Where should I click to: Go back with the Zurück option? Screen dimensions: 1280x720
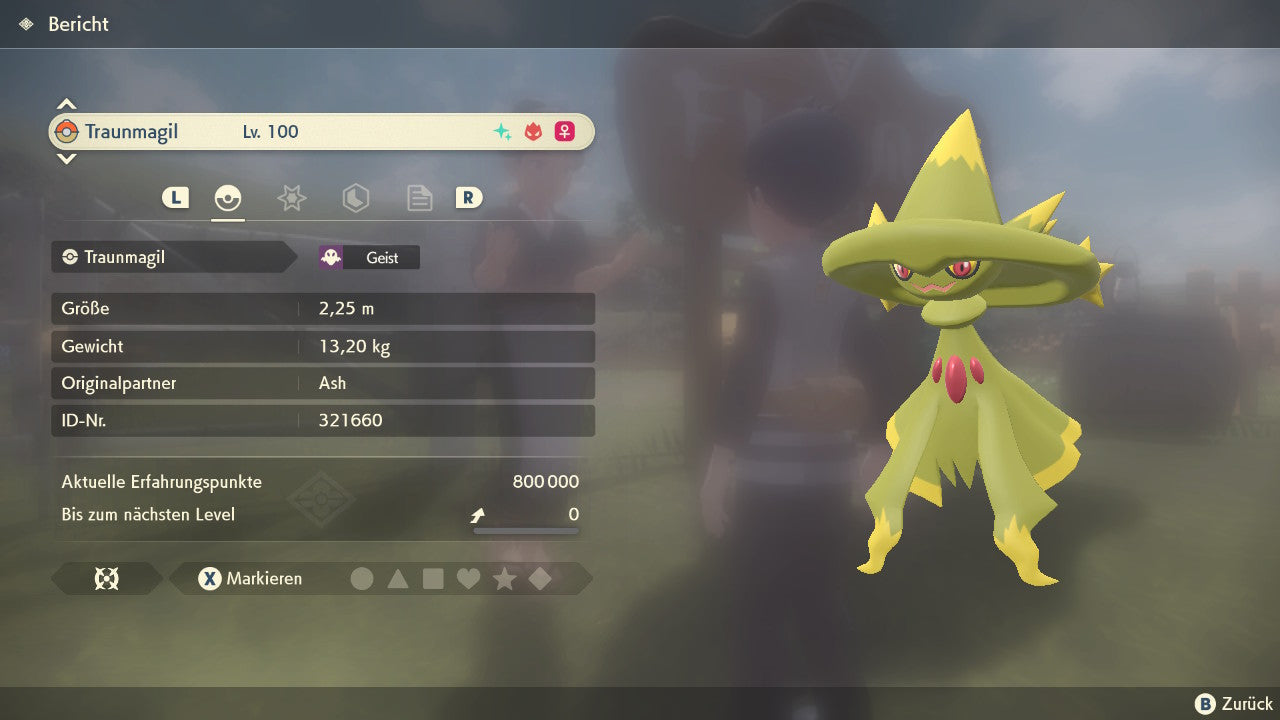tap(1234, 704)
